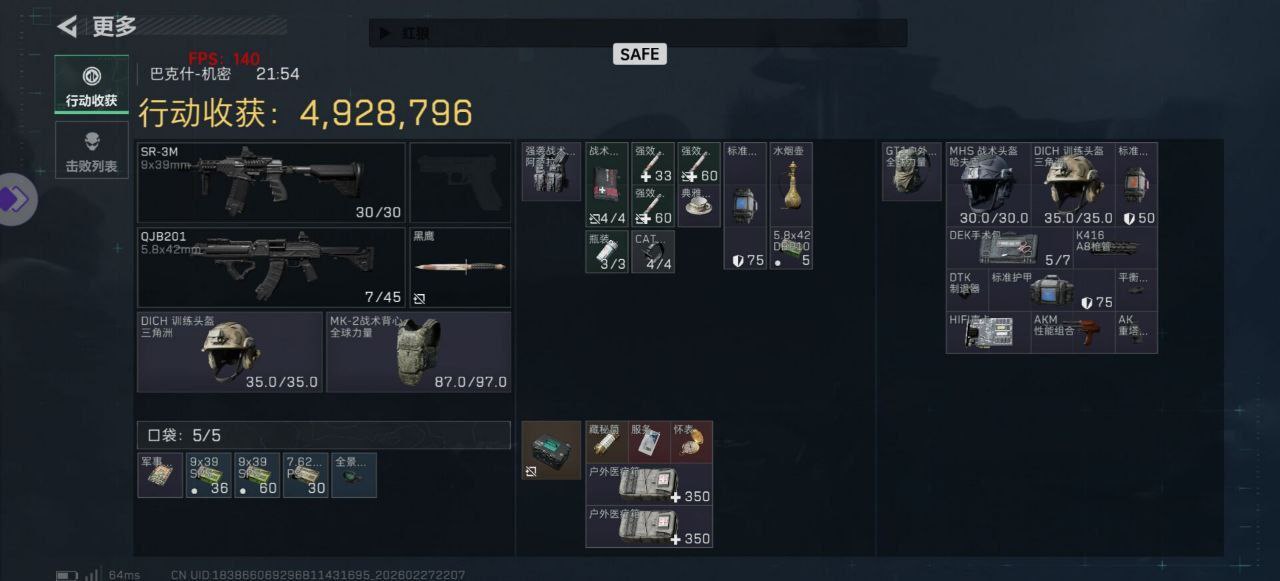The image size is (1280, 581).
Task: Pick the CAT tourniquet item
Action: point(653,252)
